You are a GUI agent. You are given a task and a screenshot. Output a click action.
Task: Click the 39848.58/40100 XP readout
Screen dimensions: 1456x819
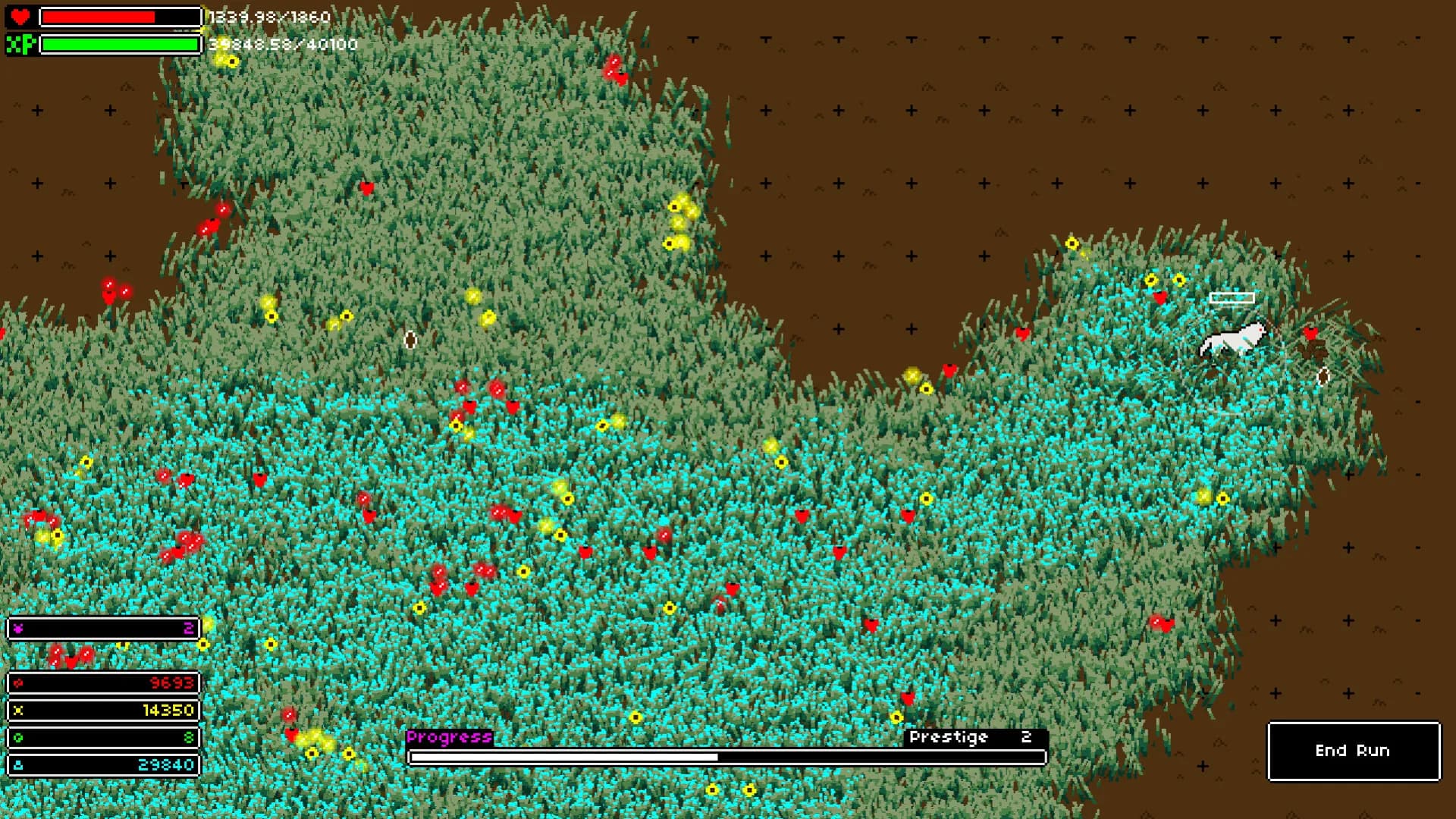click(282, 44)
